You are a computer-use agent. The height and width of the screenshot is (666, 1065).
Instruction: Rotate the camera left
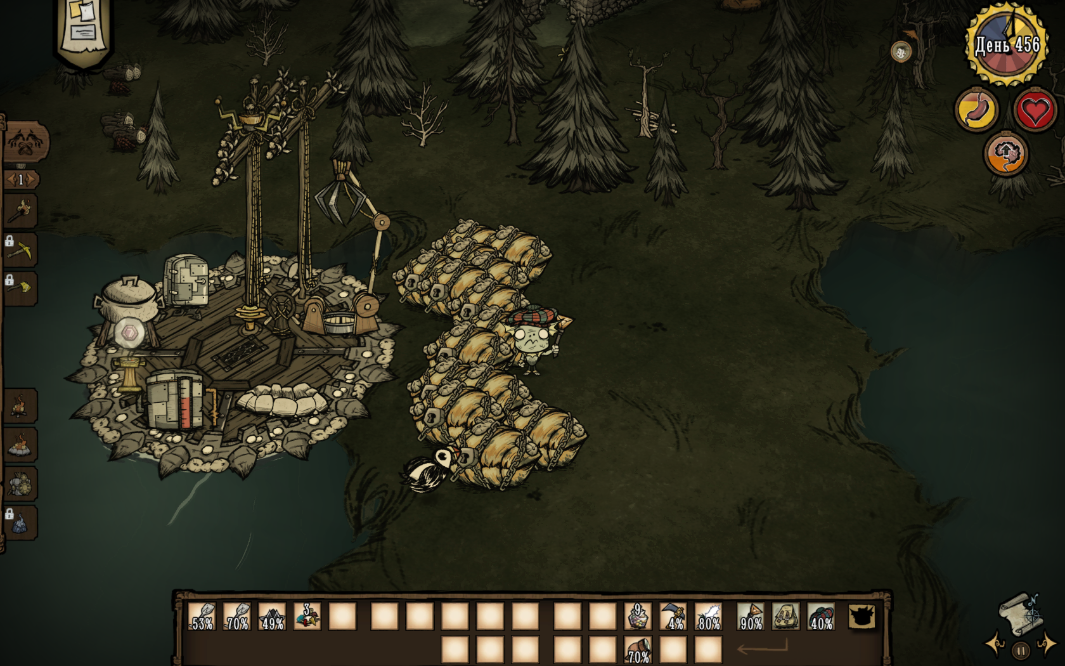tap(995, 643)
